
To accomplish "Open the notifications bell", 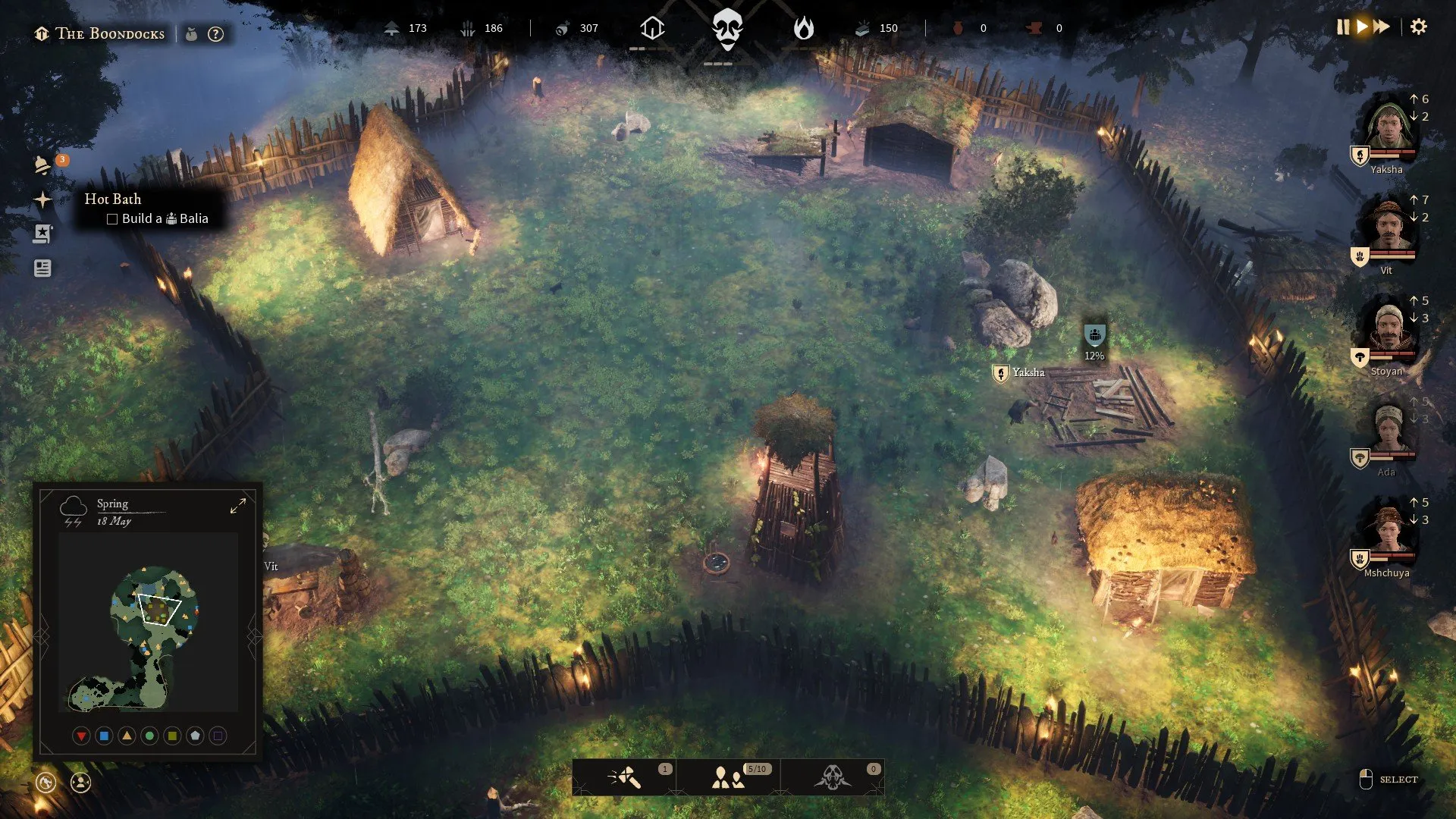I will coord(42,165).
